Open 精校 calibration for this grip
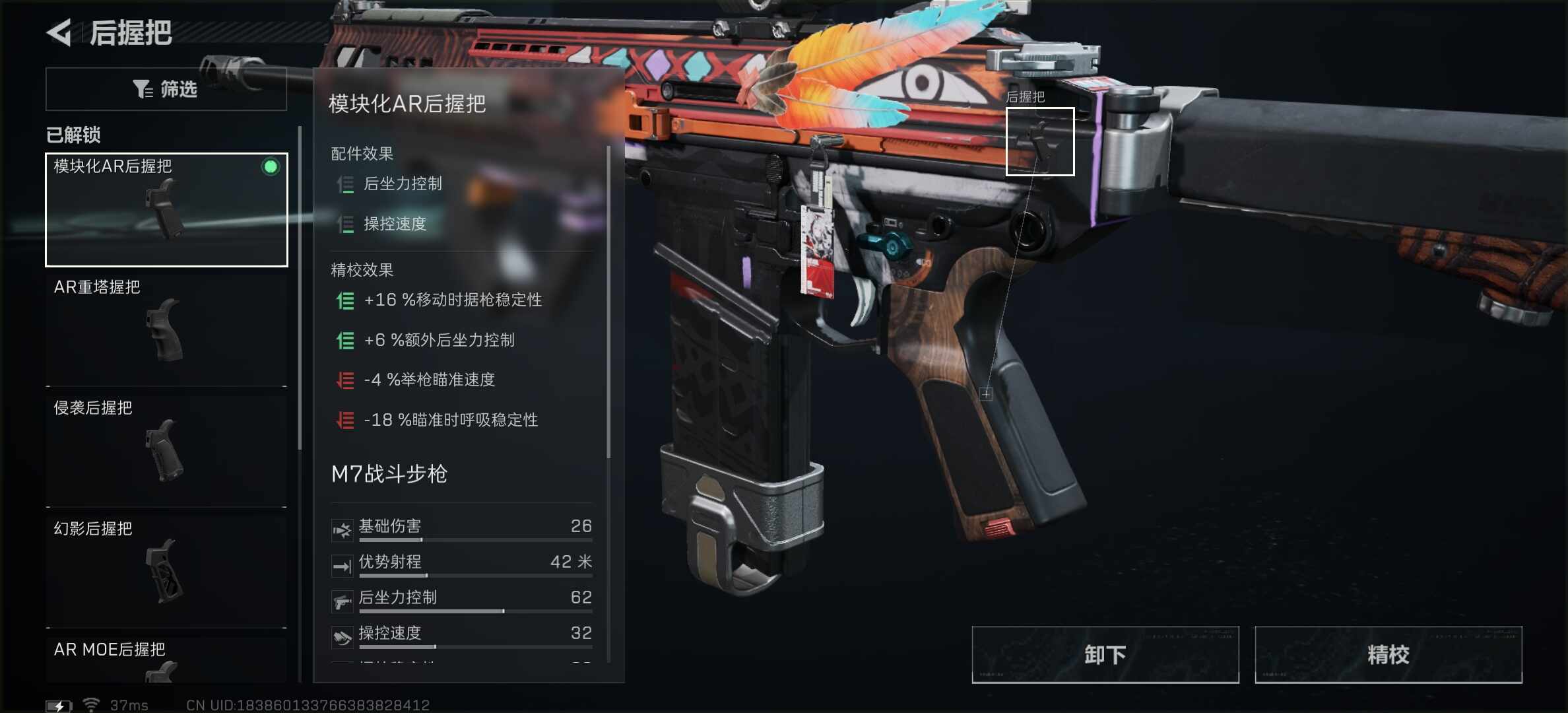 (1388, 654)
